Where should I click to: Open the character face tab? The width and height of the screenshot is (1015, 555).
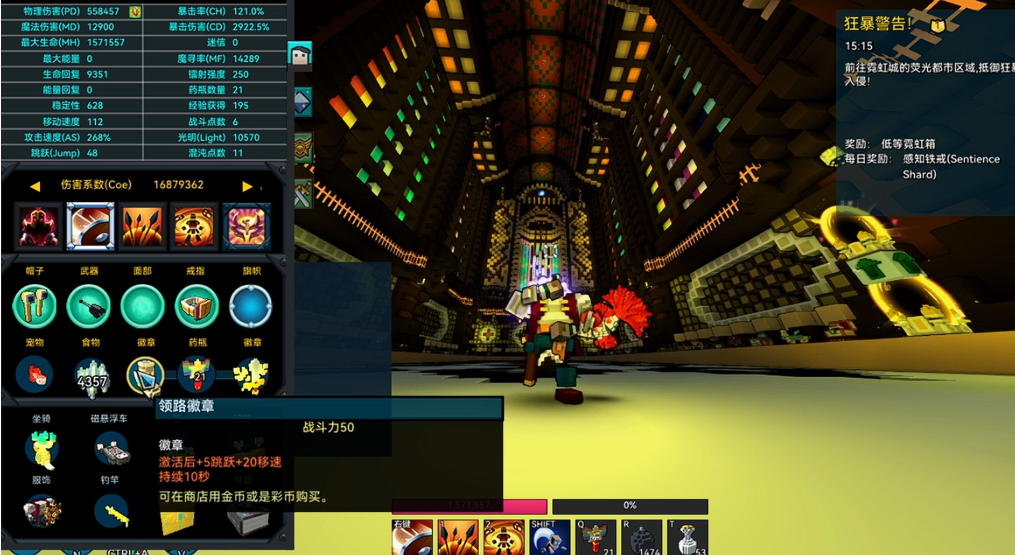click(300, 55)
